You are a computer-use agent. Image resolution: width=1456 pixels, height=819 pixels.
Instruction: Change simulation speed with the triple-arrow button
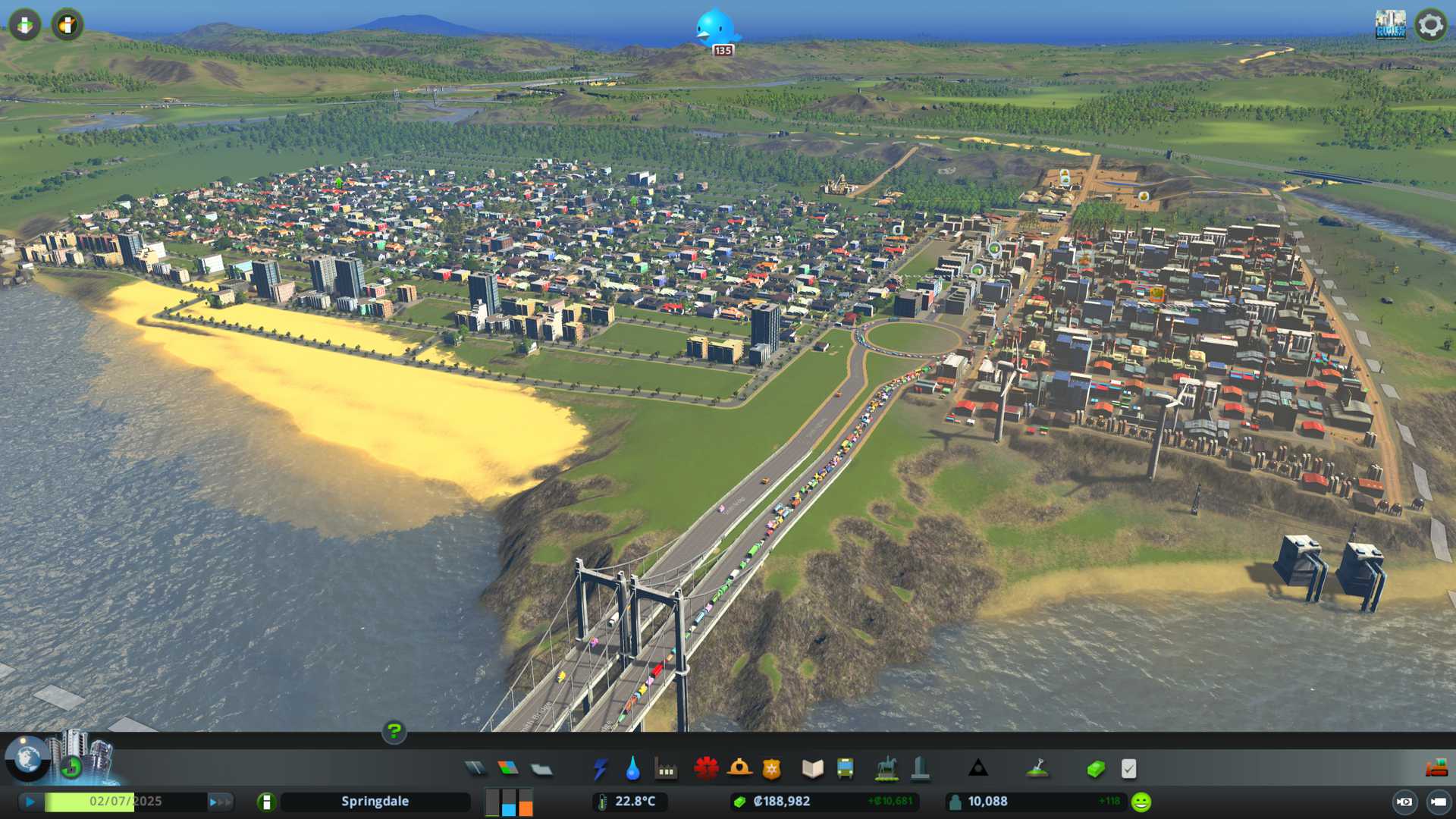pyautogui.click(x=220, y=802)
